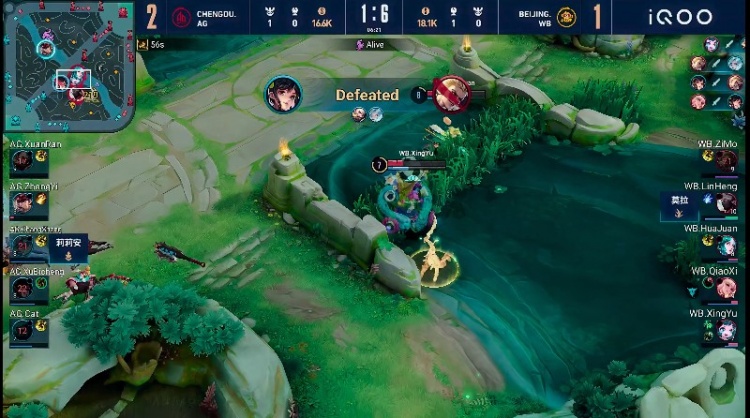Select AG.XuanRan's player portrait
The image size is (750, 418).
point(21,161)
